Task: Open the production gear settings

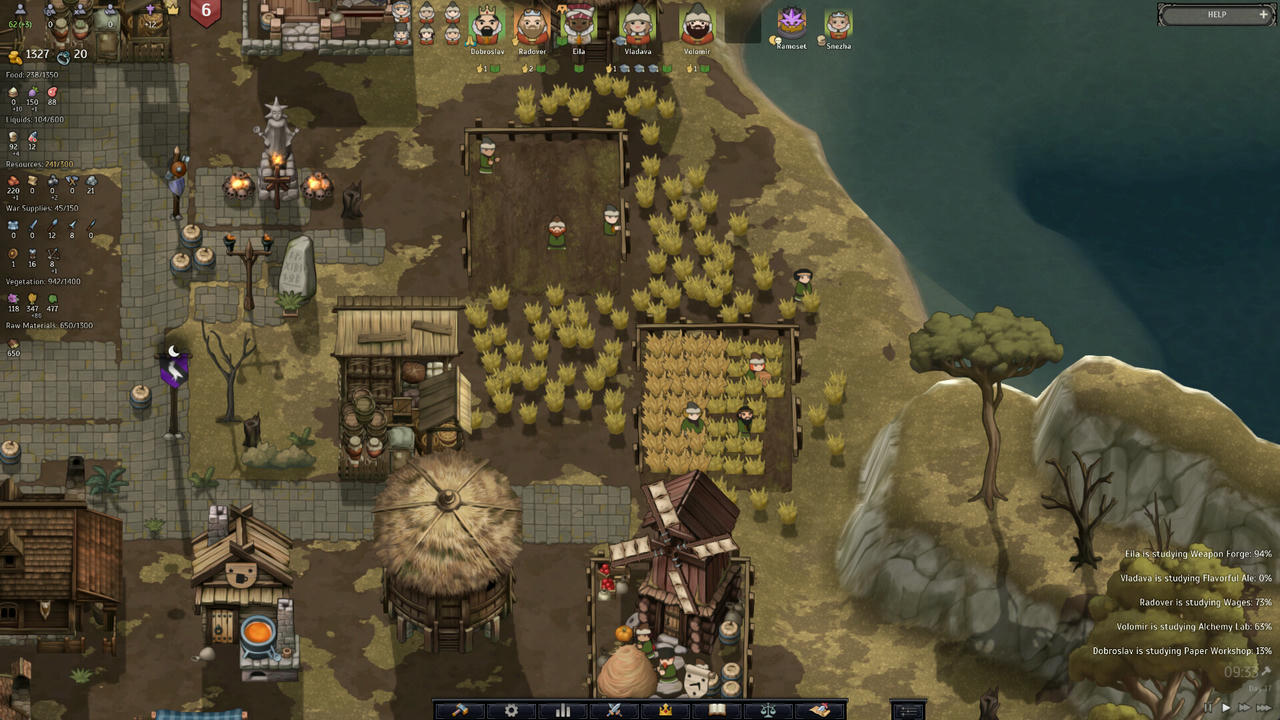Action: click(512, 710)
